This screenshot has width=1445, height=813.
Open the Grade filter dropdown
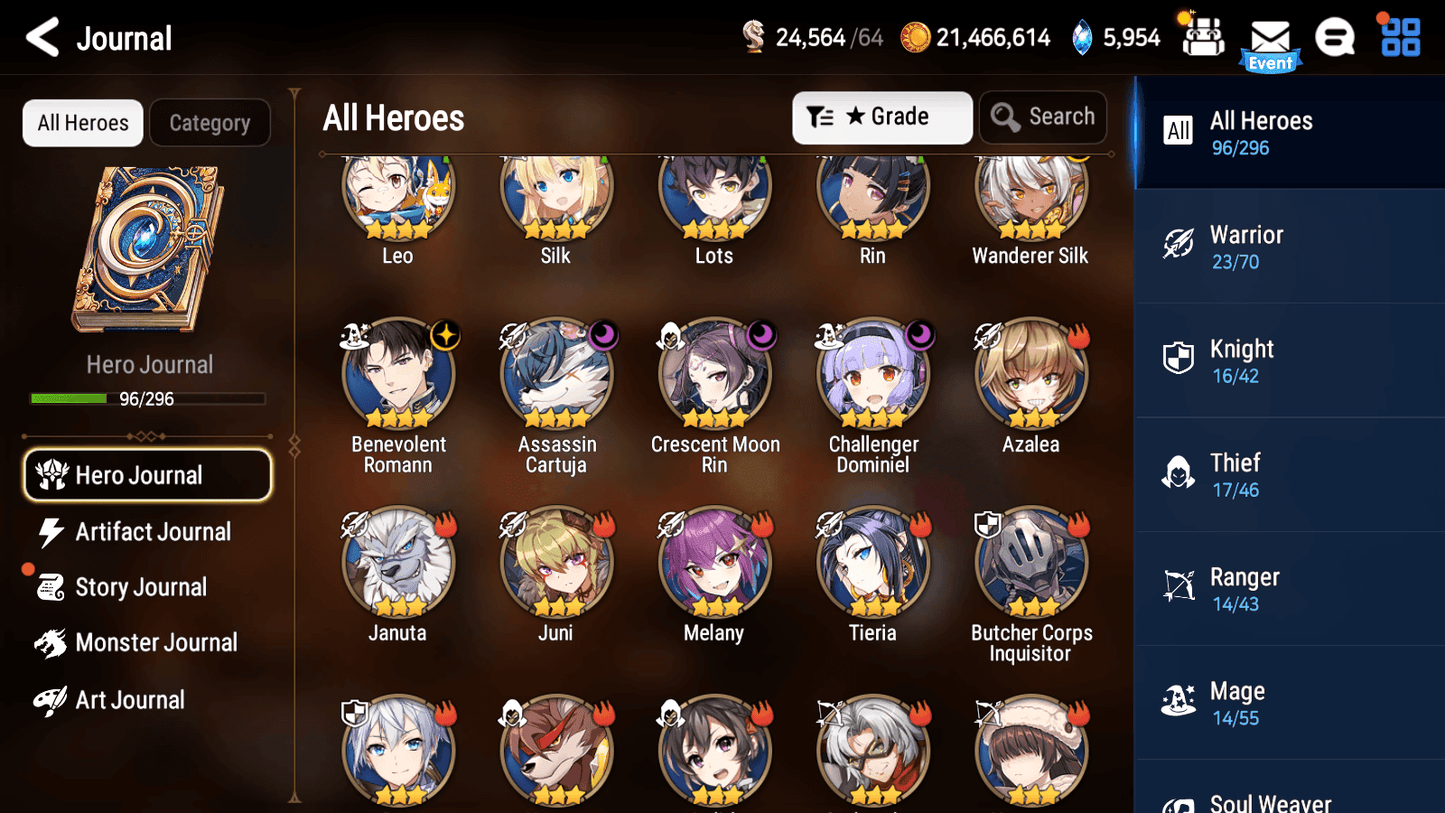[882, 117]
